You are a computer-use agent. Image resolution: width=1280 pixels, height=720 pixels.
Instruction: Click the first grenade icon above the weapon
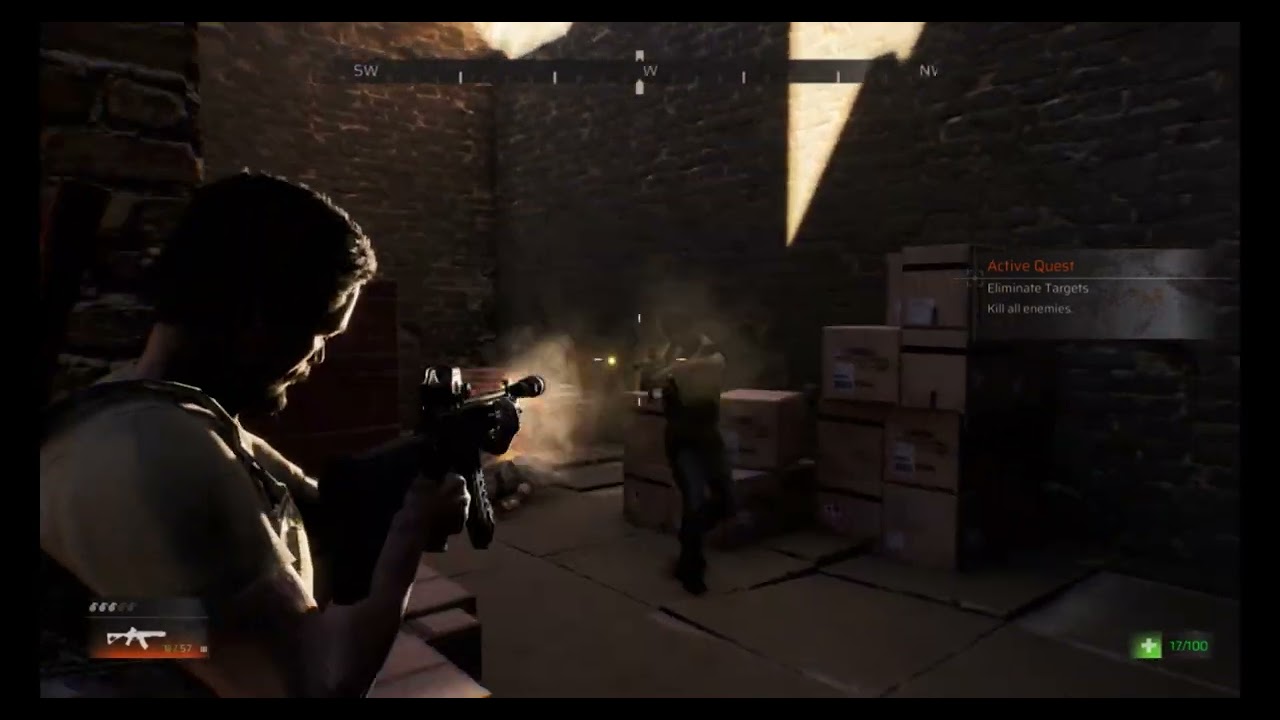pyautogui.click(x=92, y=607)
